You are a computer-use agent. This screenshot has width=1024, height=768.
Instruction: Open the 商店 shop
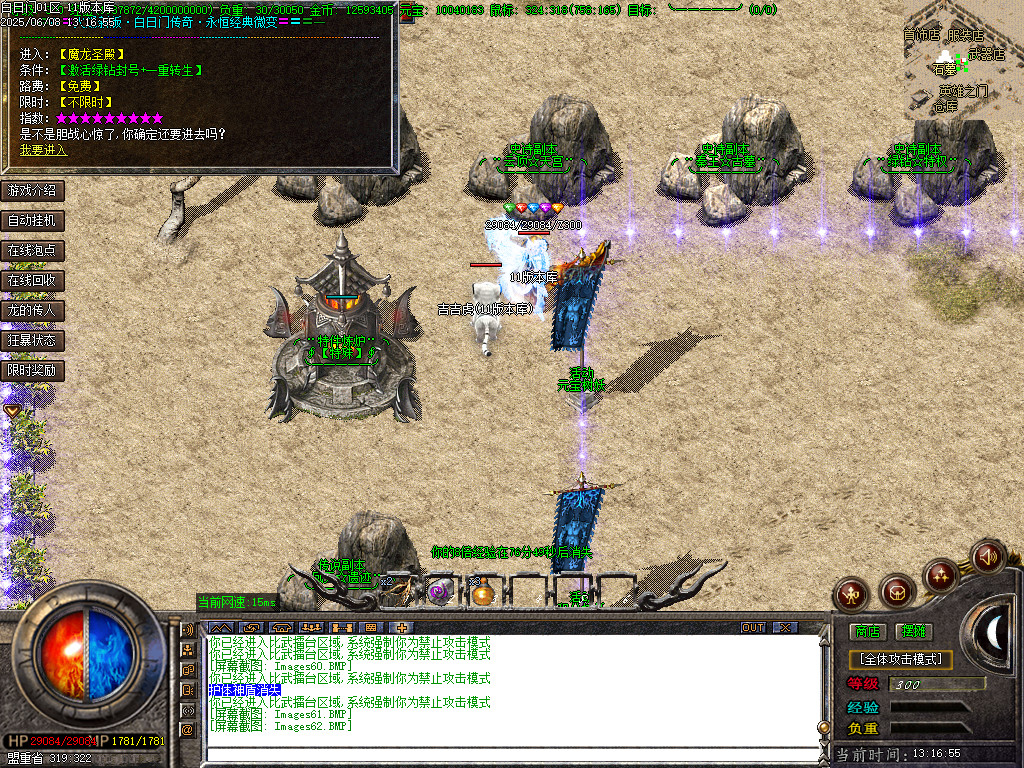click(867, 631)
